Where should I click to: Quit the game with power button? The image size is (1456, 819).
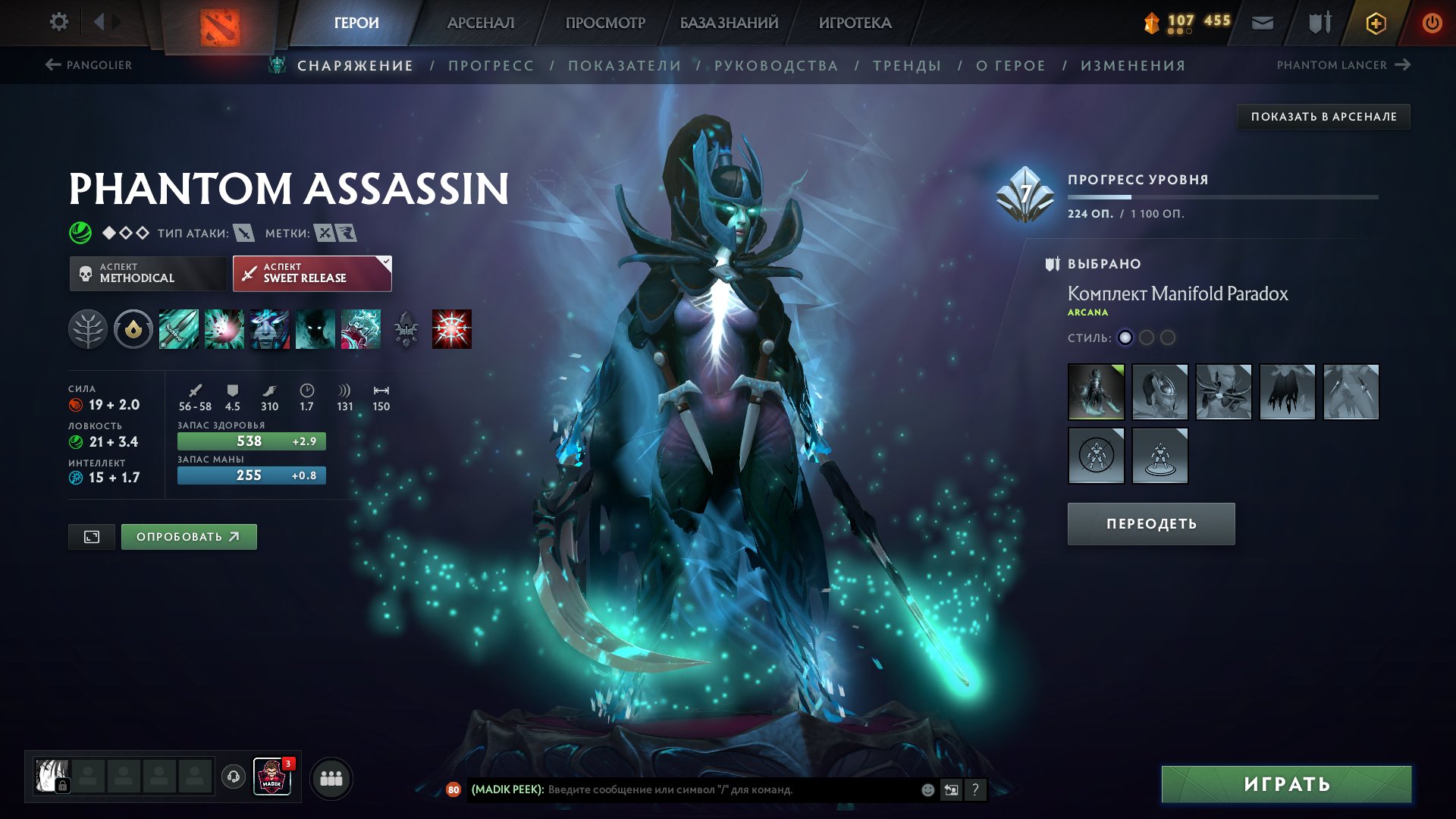[1432, 23]
